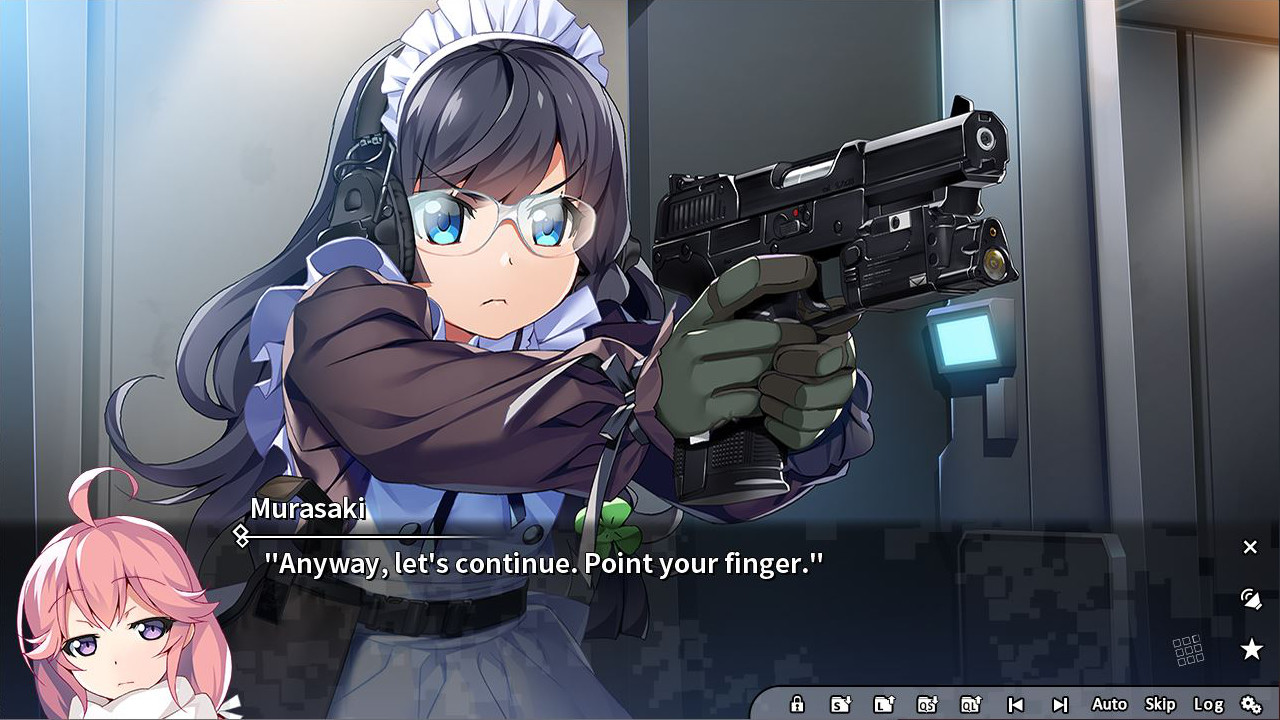Rewind to the previous line icon
This screenshot has width=1280, height=720.
click(1017, 703)
